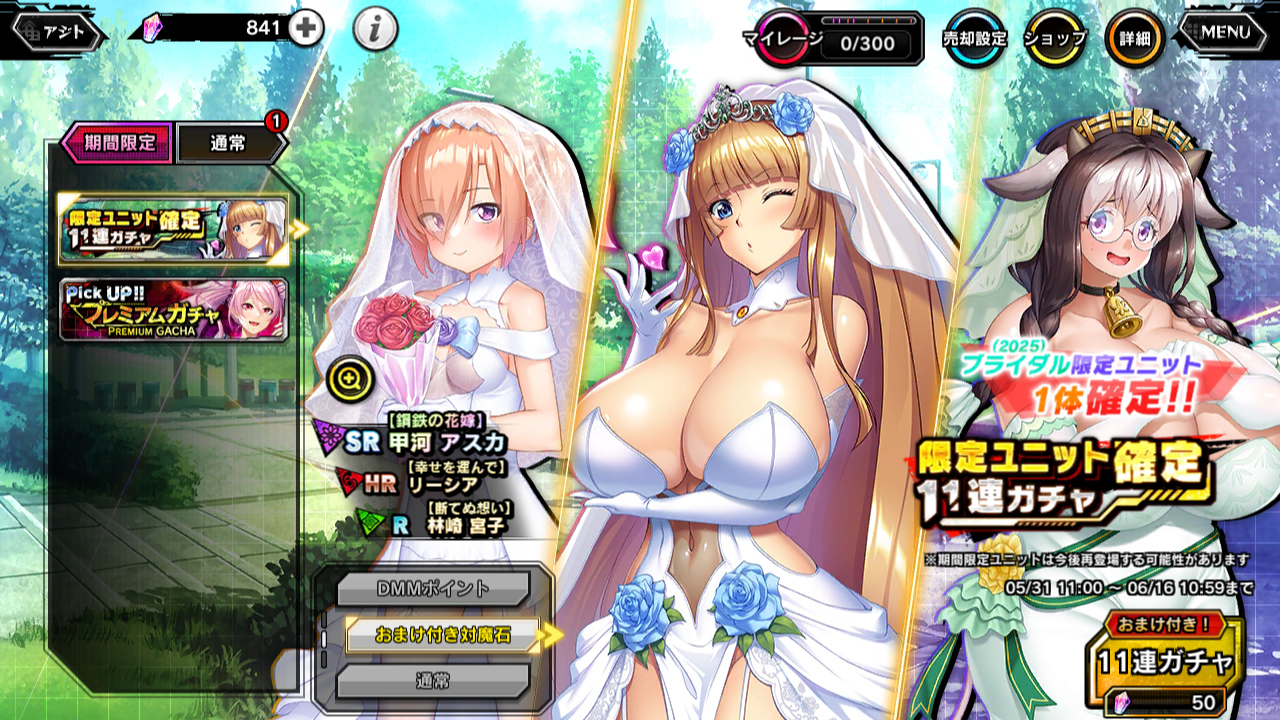Select the 限定ユニット確定 11連ガチャ banner
Screen dimensions: 1280x720
pyautogui.click(x=174, y=231)
